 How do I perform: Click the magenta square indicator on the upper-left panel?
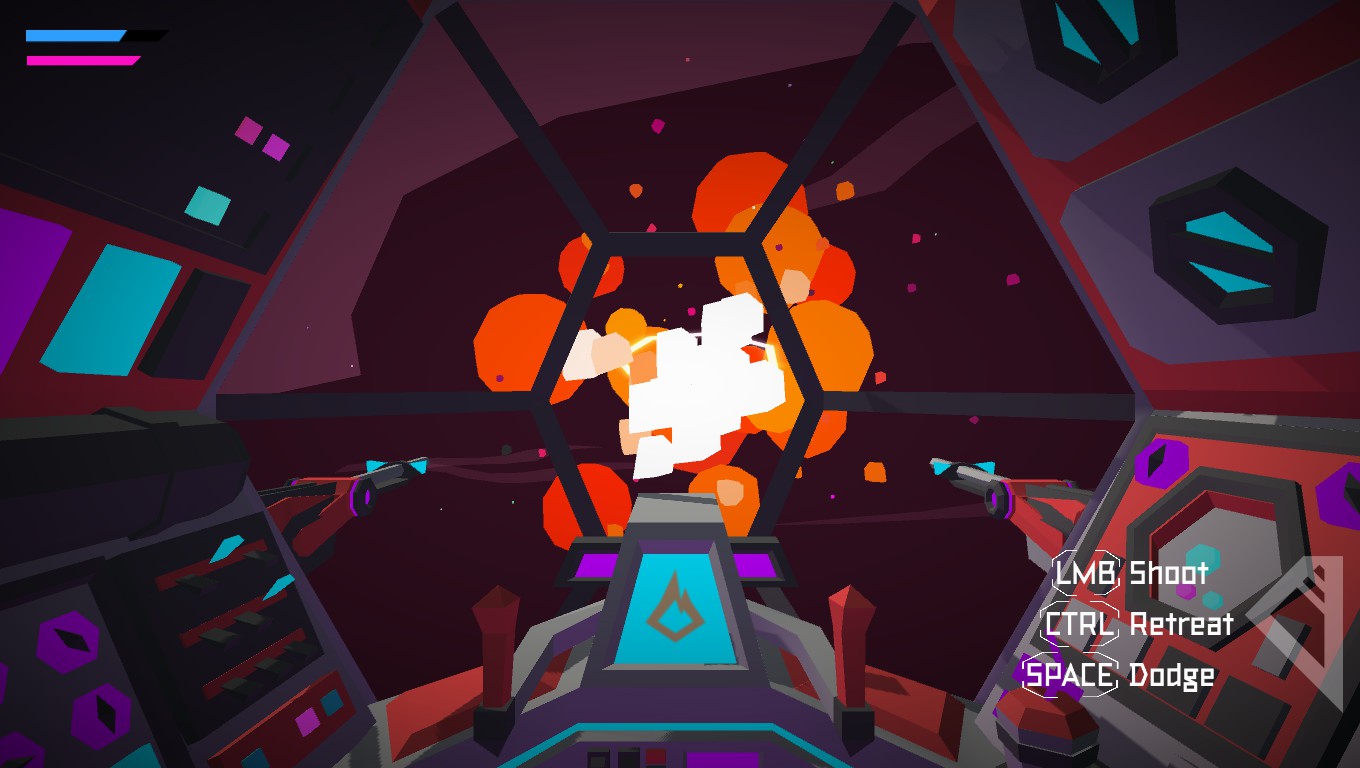click(x=246, y=128)
